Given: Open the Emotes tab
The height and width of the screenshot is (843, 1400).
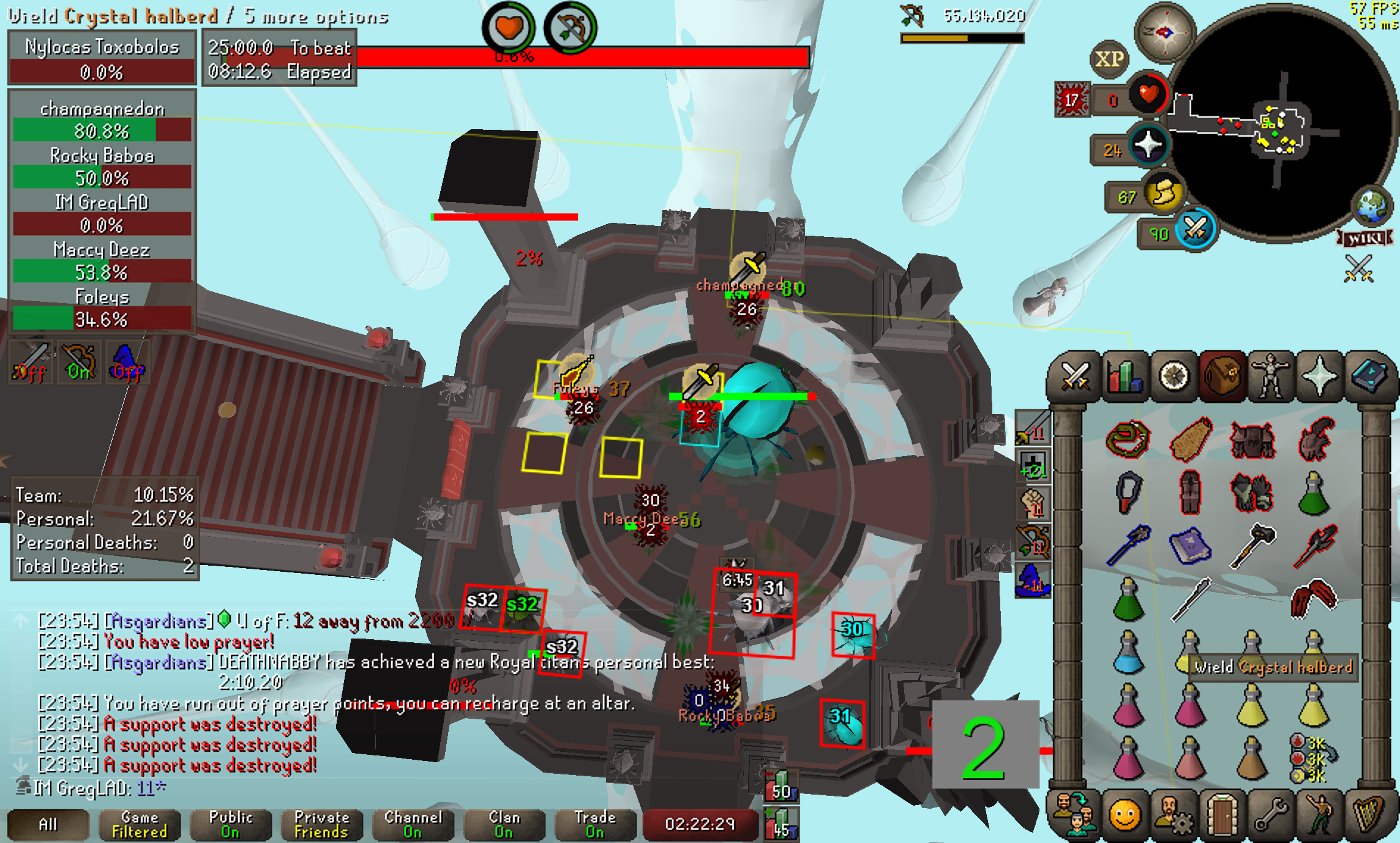Looking at the screenshot, I should tap(1320, 815).
